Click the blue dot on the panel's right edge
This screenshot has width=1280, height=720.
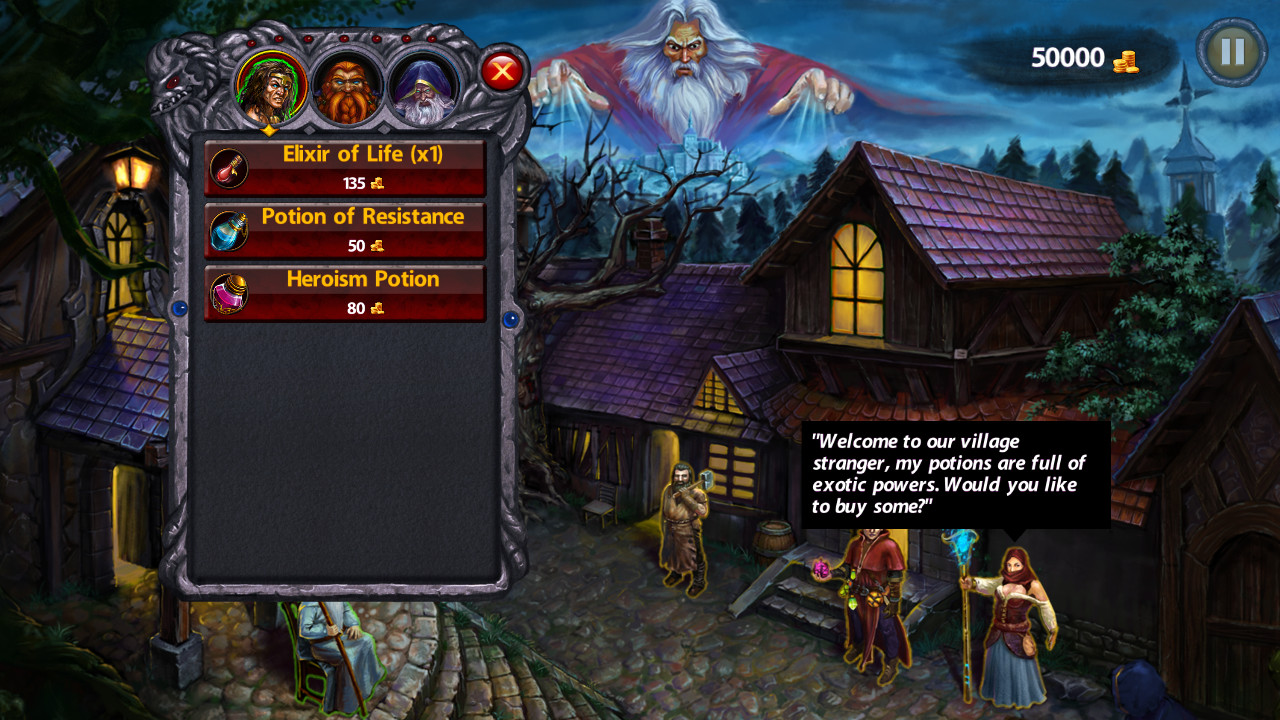[512, 322]
